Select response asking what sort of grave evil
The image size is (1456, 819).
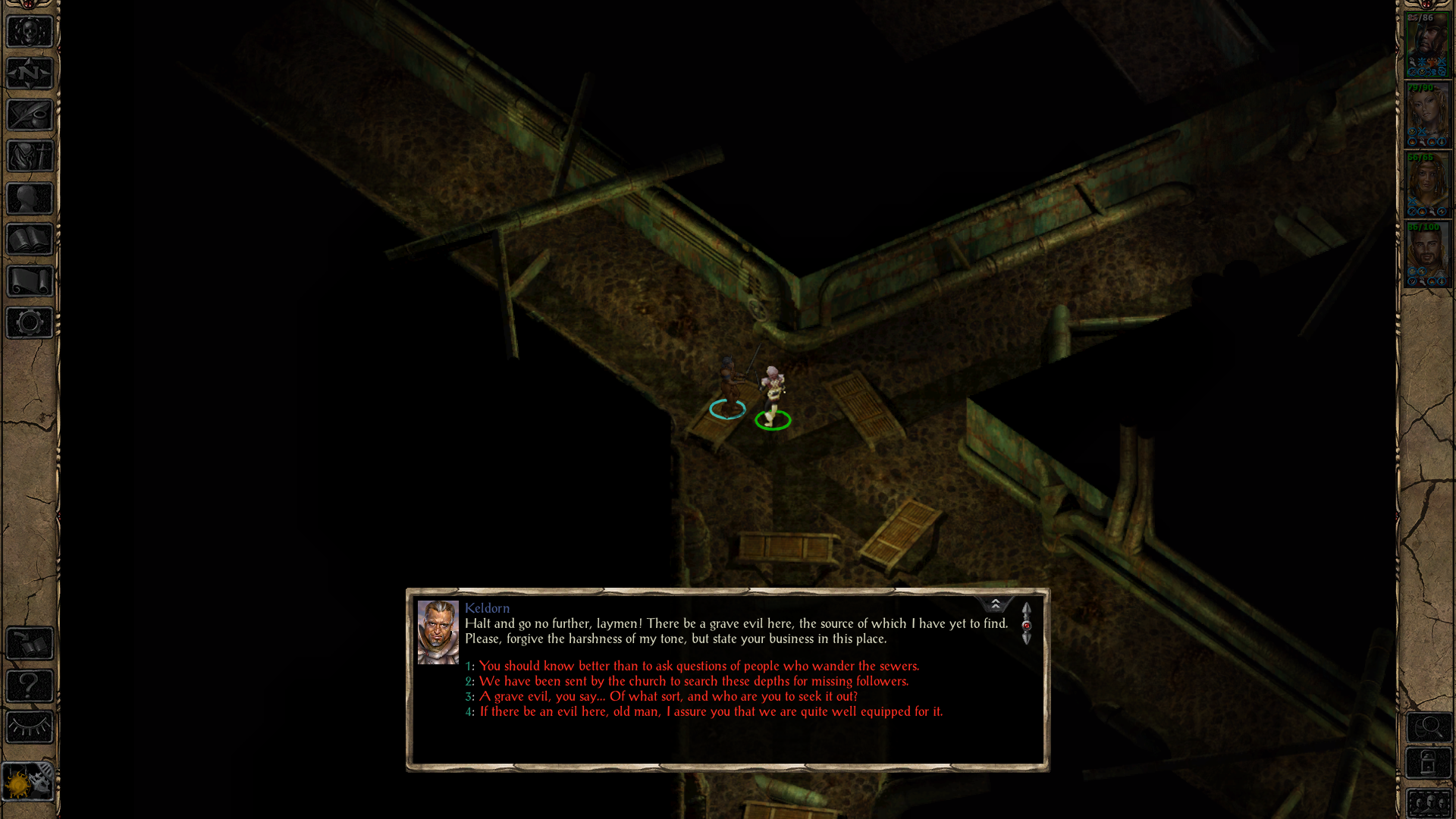pos(662,696)
